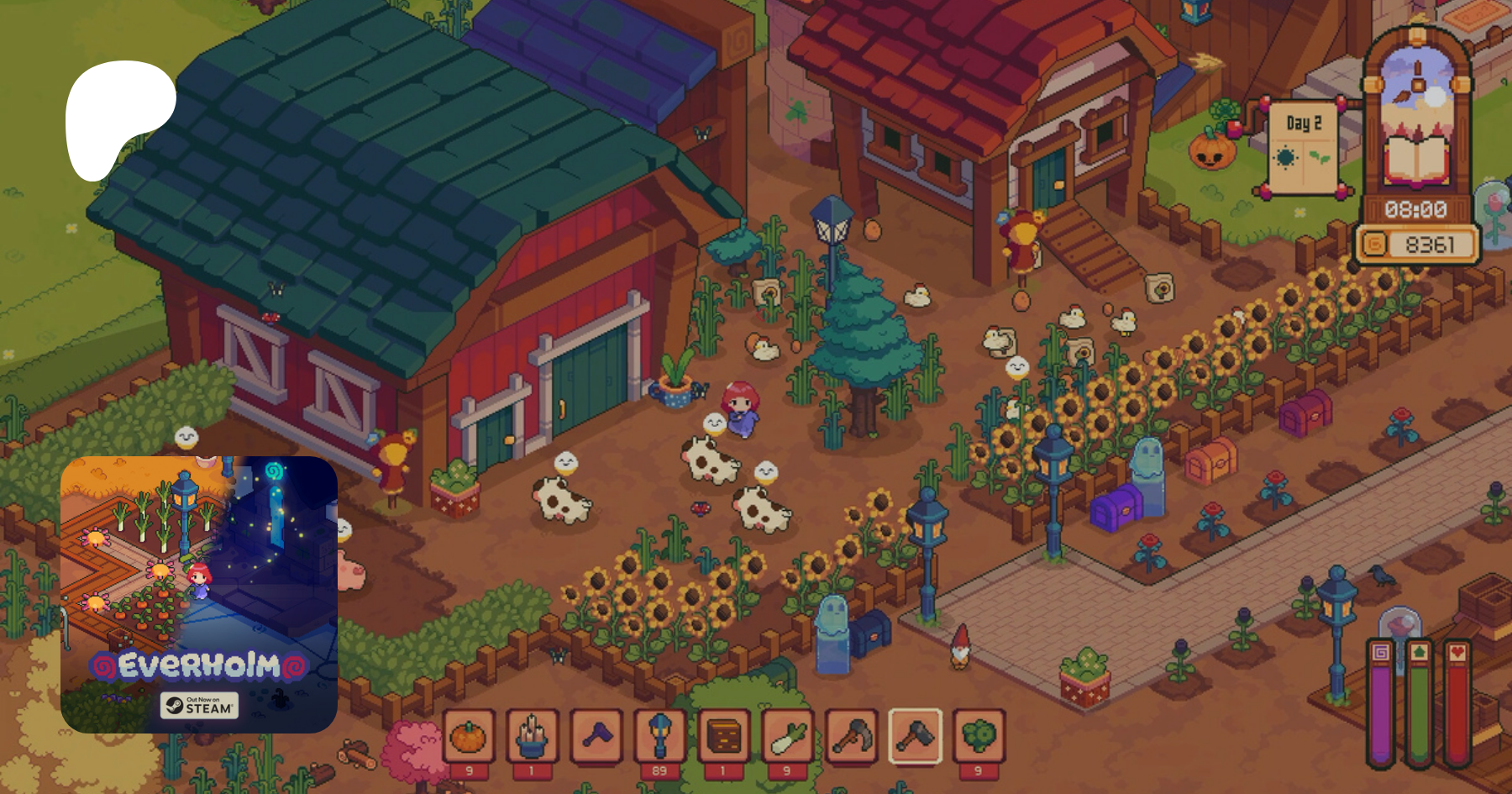
Task: Open the Day 2 calendar scroll
Action: (1303, 147)
